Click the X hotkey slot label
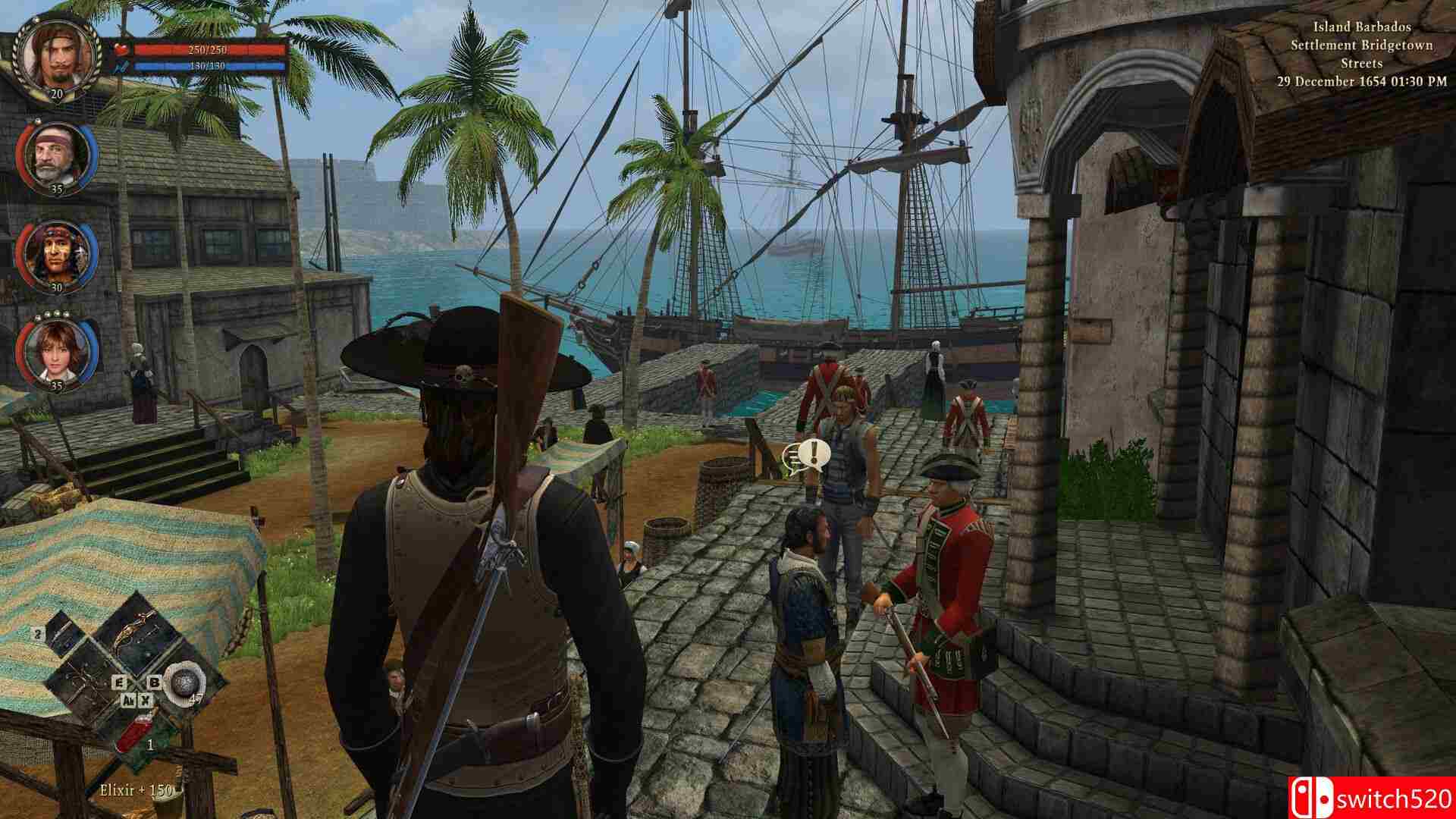Screen dimensions: 1456x819 [145, 700]
